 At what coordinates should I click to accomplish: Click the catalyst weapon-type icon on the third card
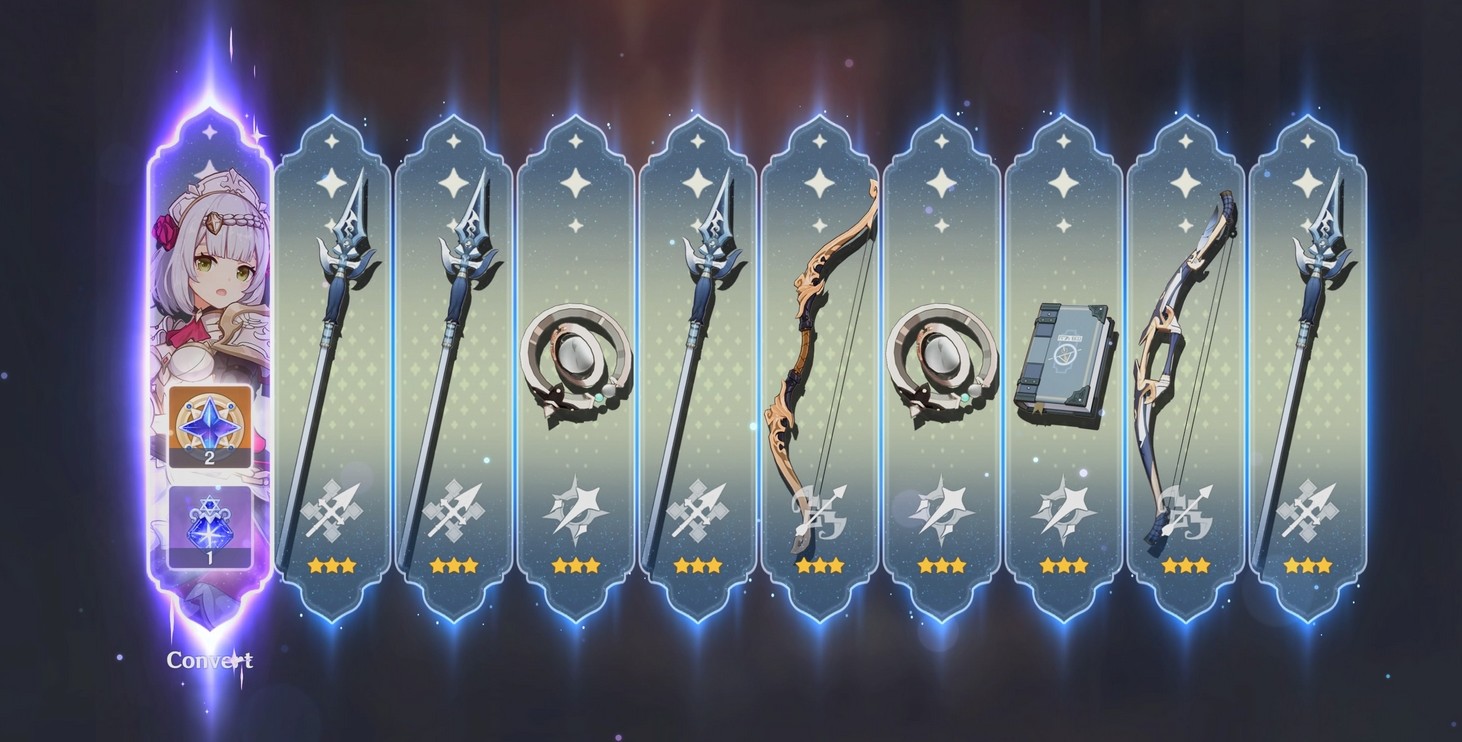coord(575,508)
